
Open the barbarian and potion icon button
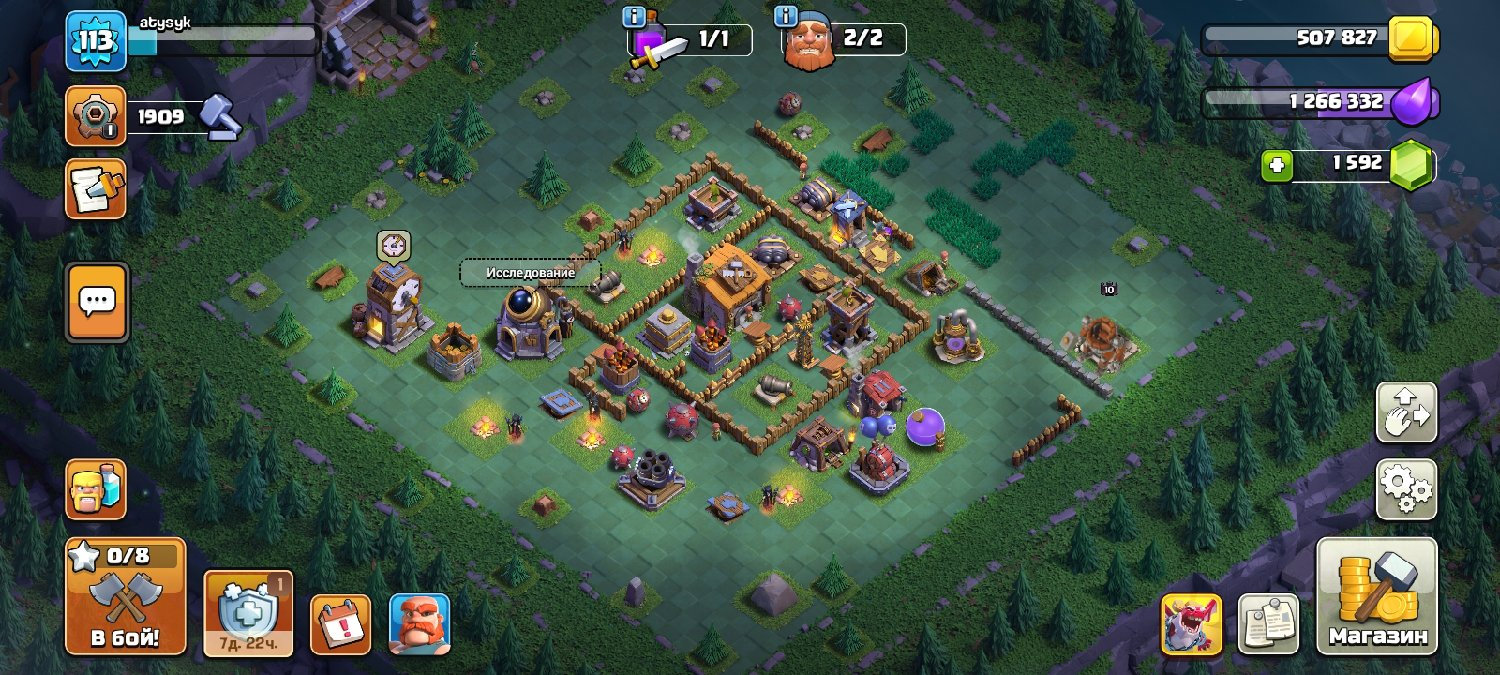click(x=96, y=489)
